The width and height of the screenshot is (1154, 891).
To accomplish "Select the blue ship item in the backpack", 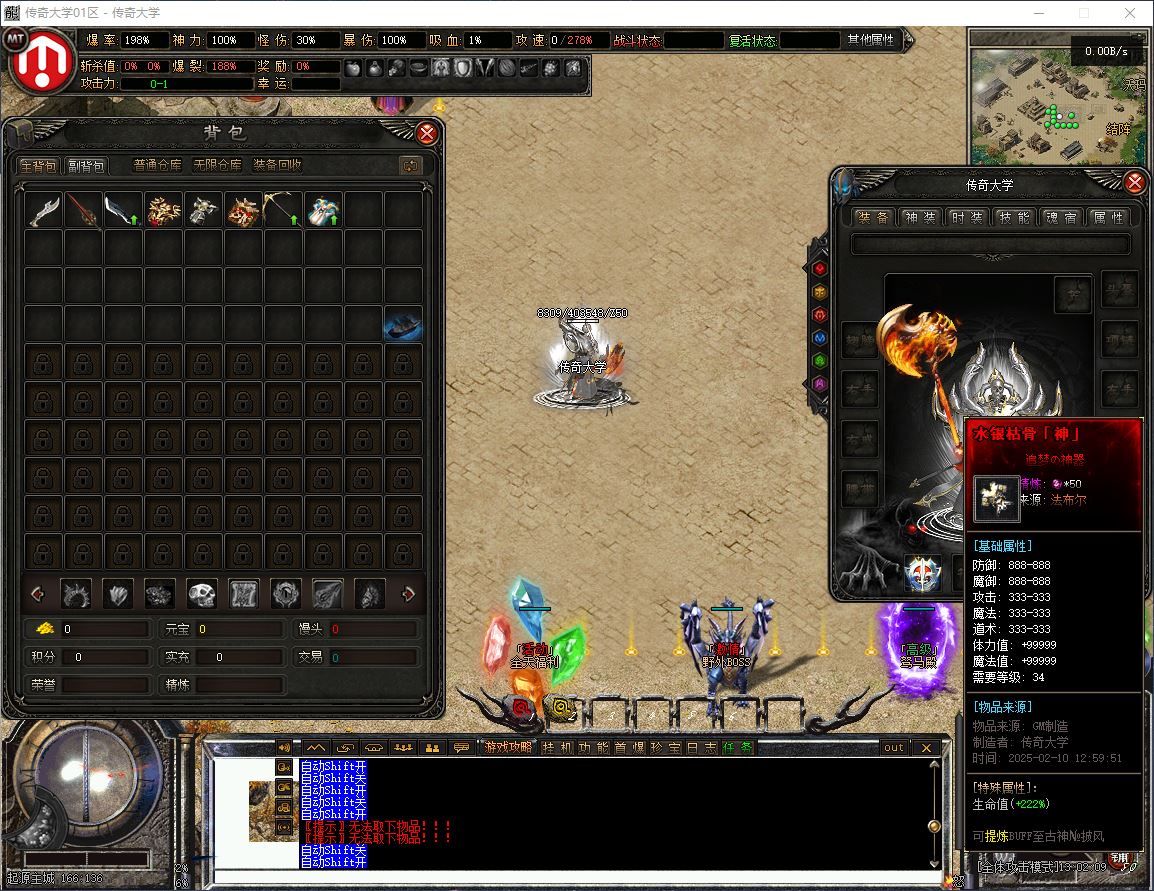I will [403, 326].
